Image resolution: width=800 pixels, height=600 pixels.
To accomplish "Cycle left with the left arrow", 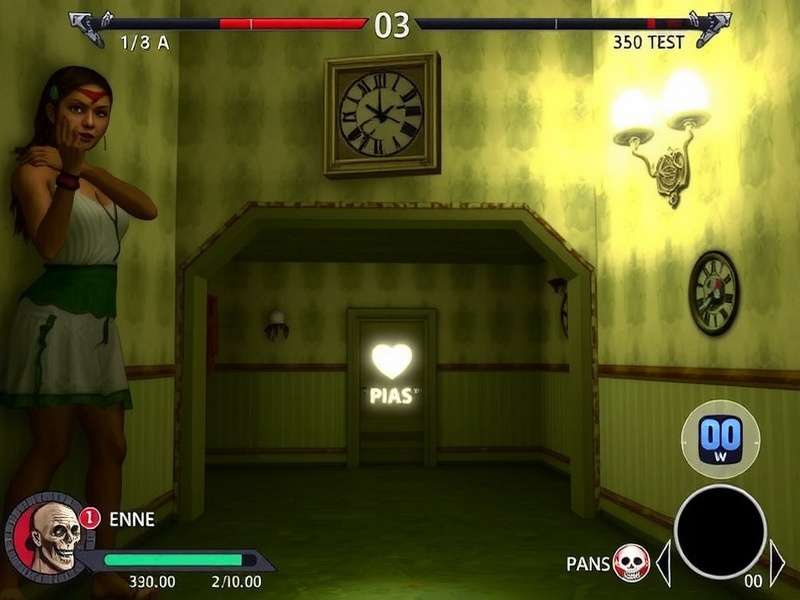I will tap(662, 563).
